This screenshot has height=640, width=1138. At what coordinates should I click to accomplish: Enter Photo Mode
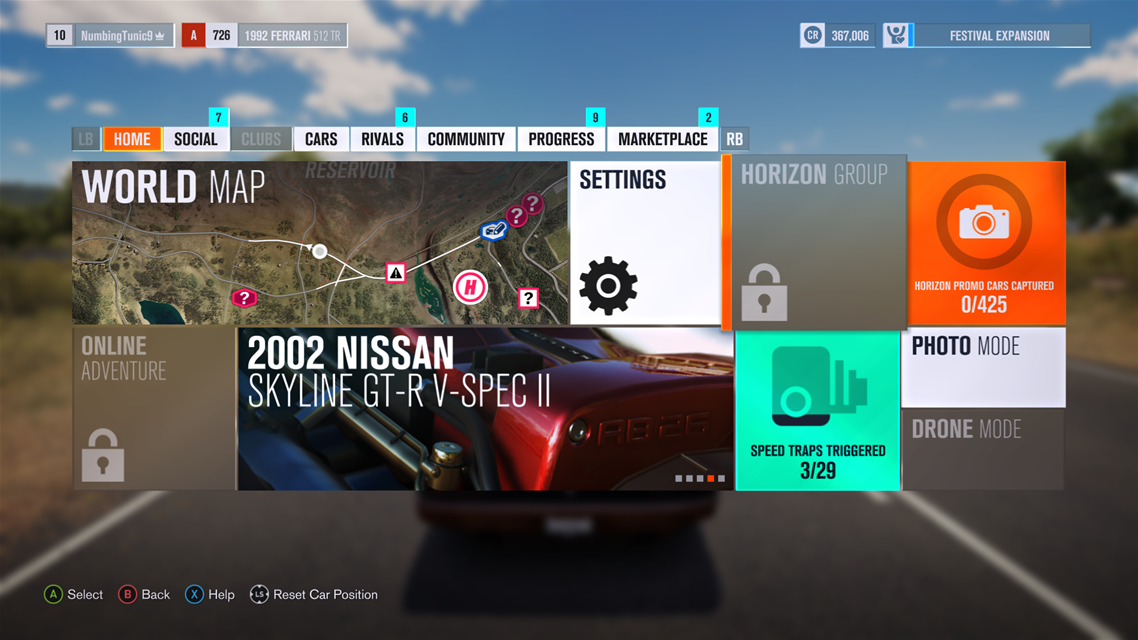coord(984,366)
